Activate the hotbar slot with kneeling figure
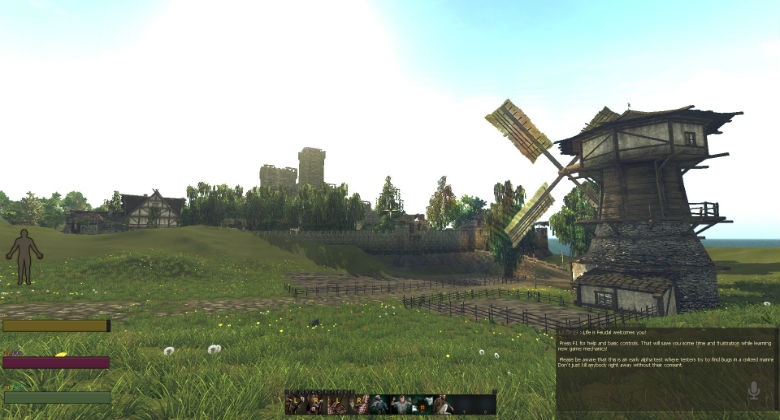This screenshot has height=420, width=780. point(442,404)
